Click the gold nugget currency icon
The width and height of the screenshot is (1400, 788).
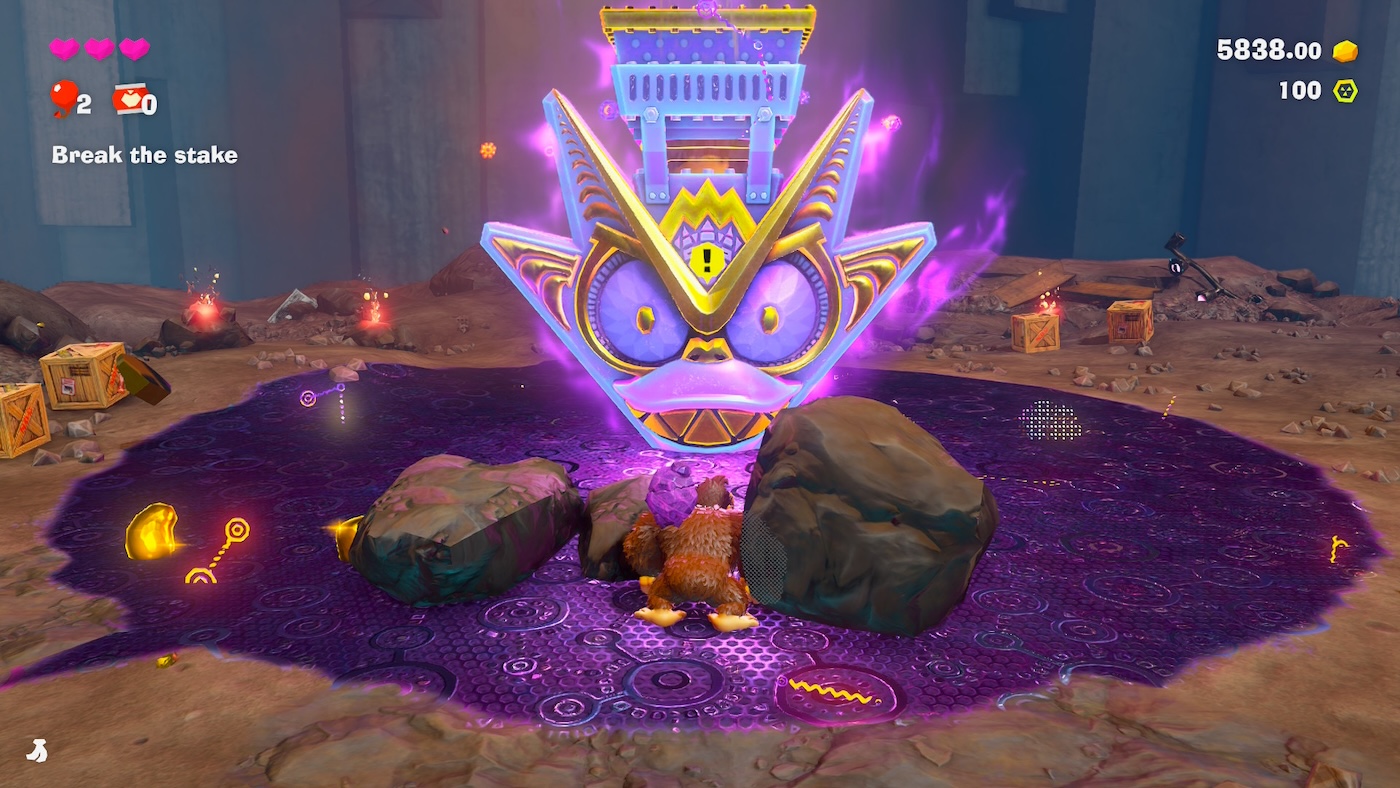1346,51
